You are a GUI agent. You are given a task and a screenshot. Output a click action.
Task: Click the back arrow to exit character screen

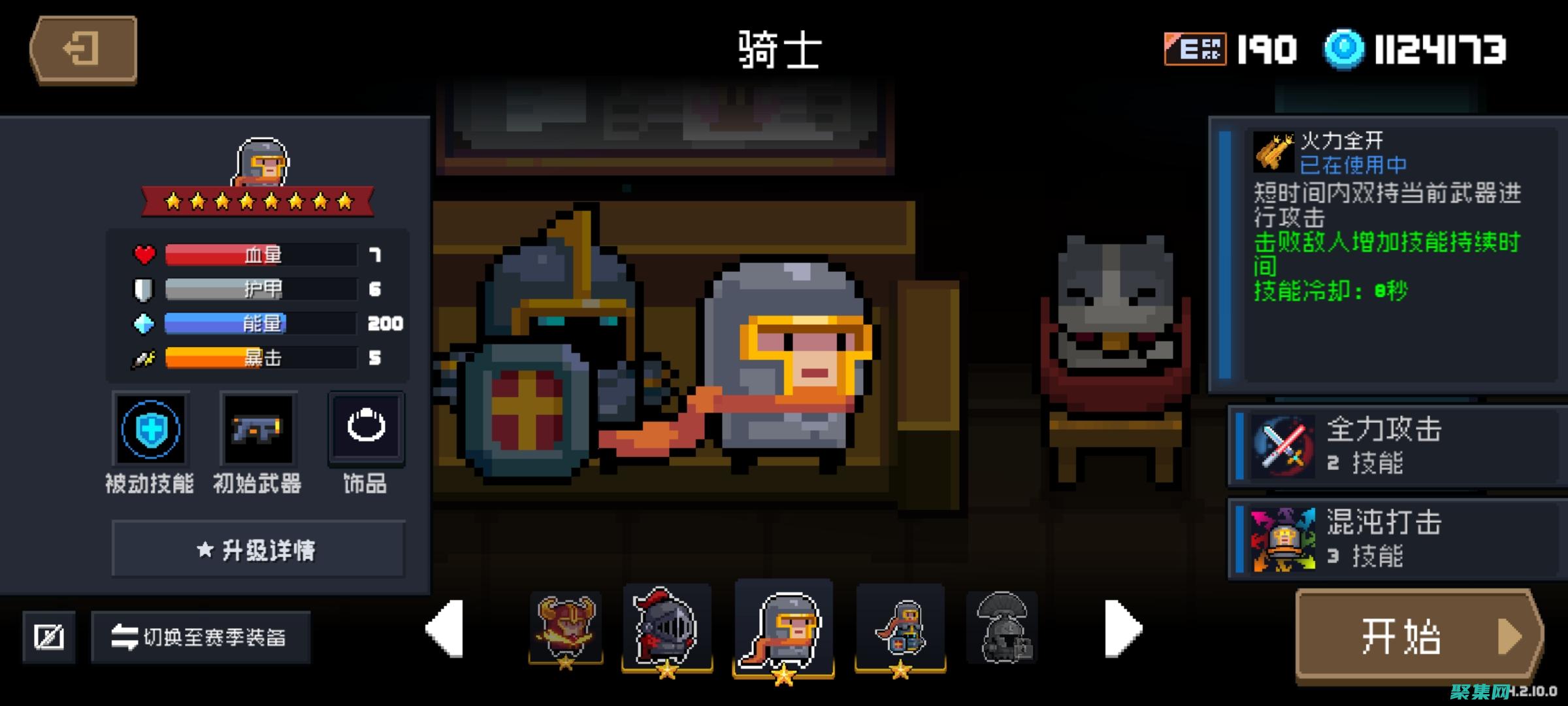click(83, 50)
